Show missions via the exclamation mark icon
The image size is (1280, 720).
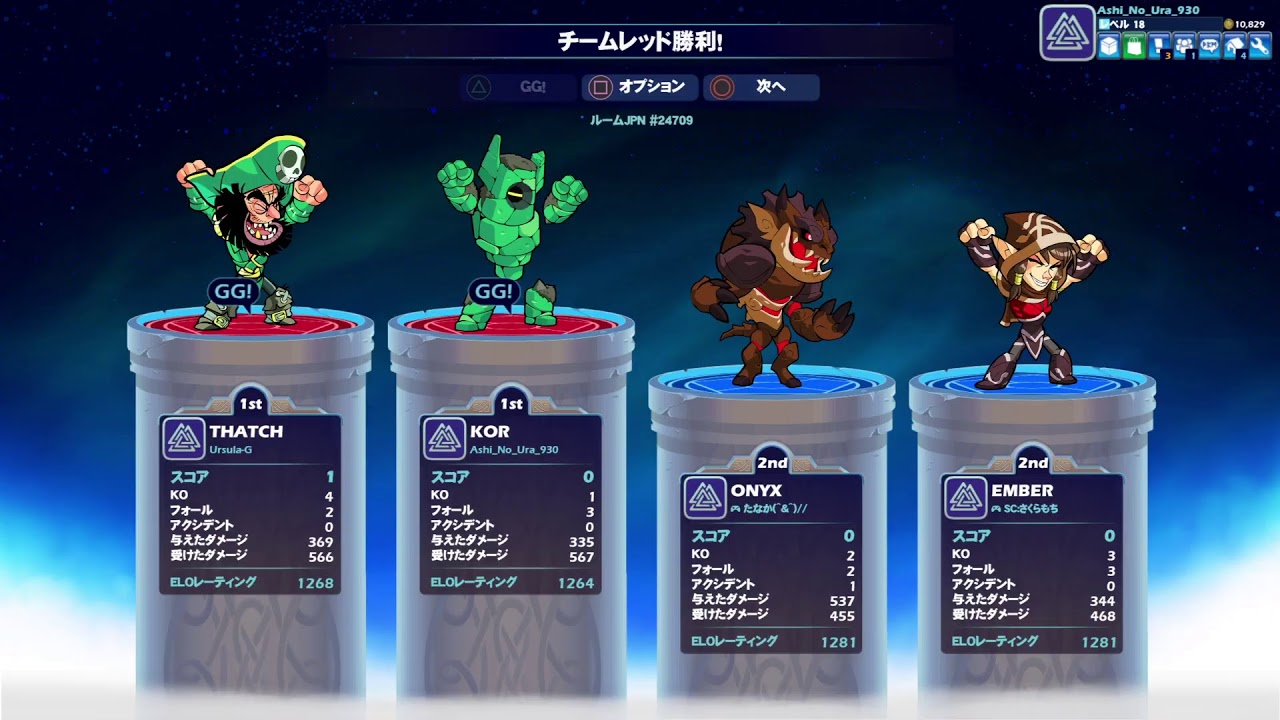[1159, 46]
